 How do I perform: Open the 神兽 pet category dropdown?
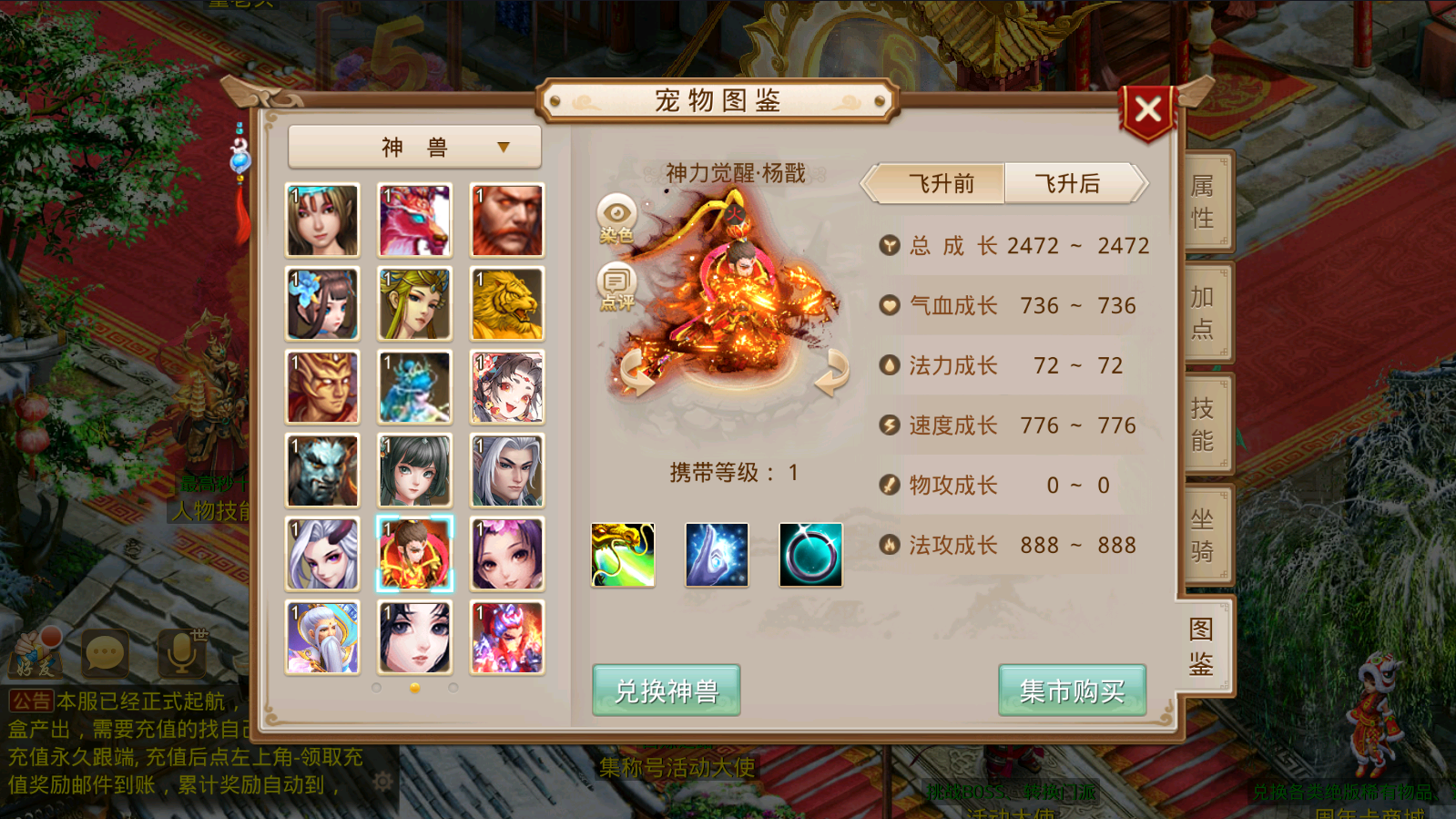414,146
